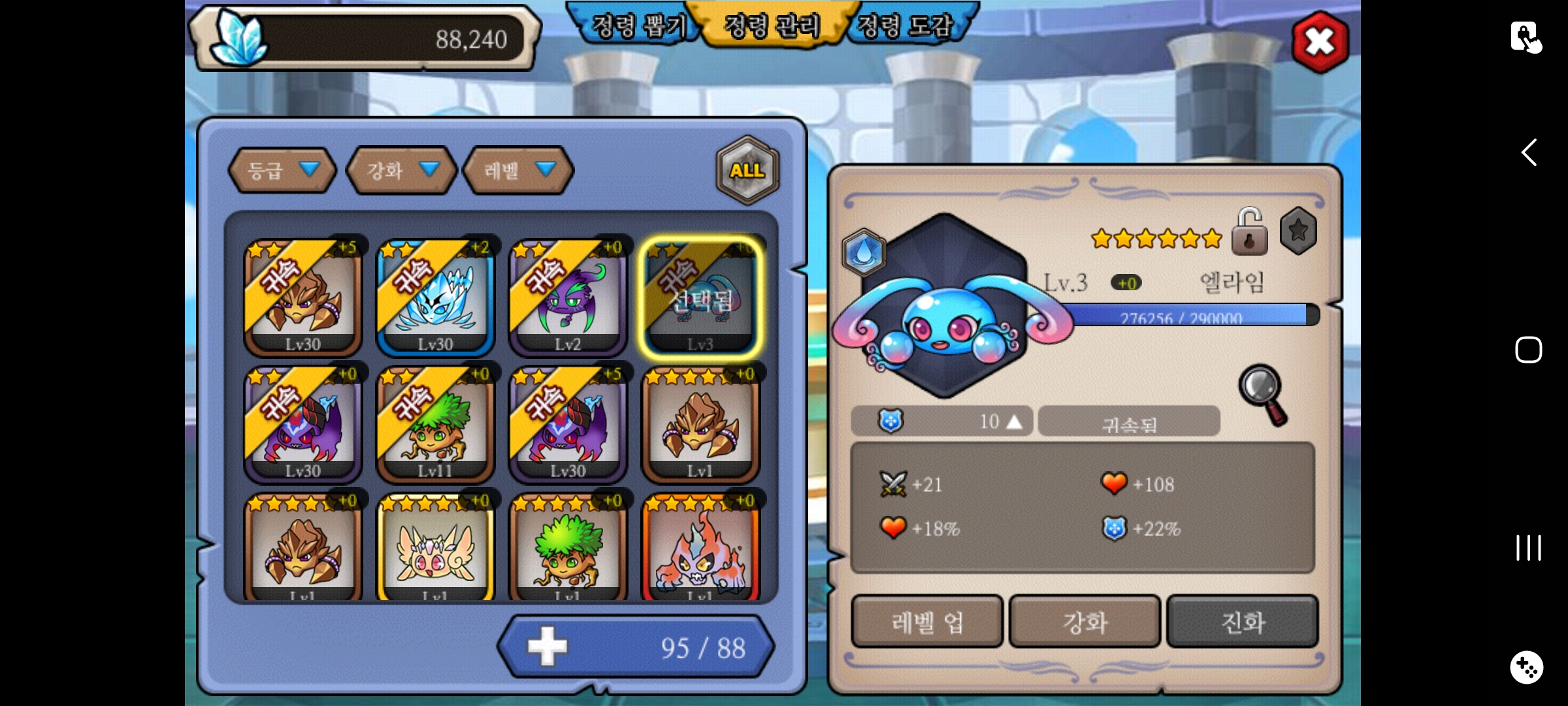Close the spirit management screen
Screen dimensions: 1568x706
(x=1320, y=42)
